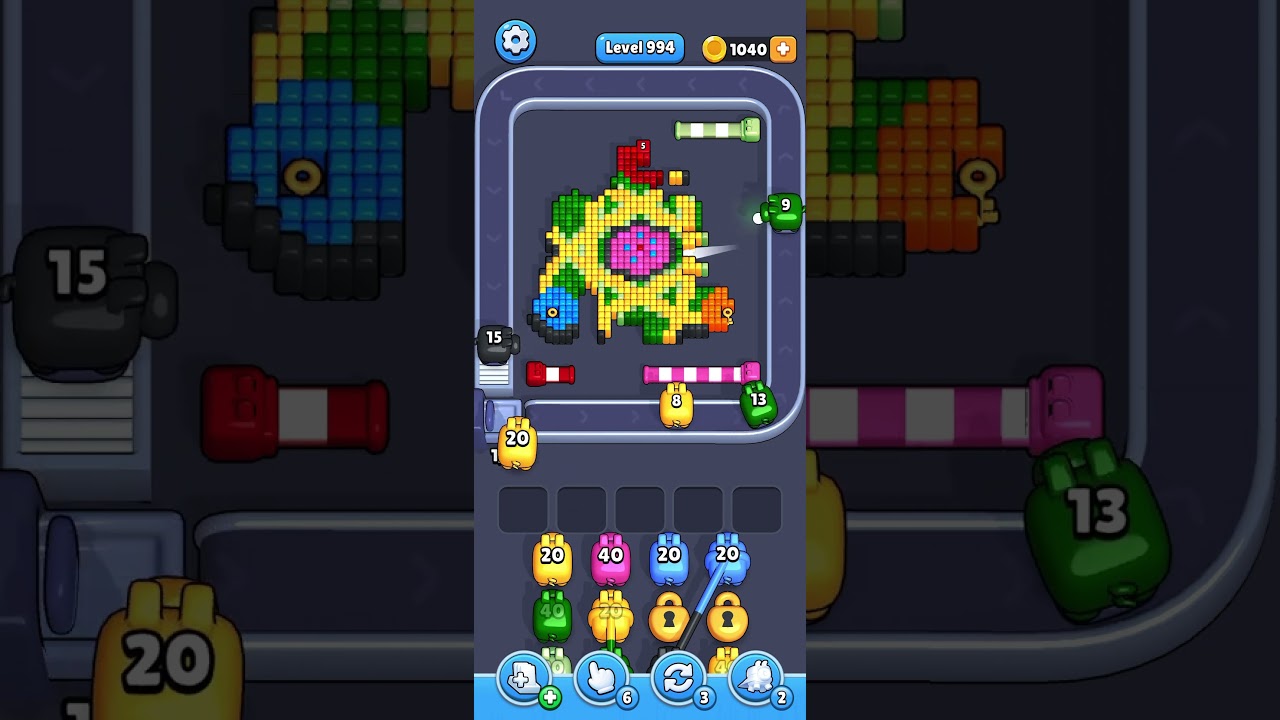The image size is (1280, 720).
Task: Tap the Level 994 label
Action: tap(640, 48)
